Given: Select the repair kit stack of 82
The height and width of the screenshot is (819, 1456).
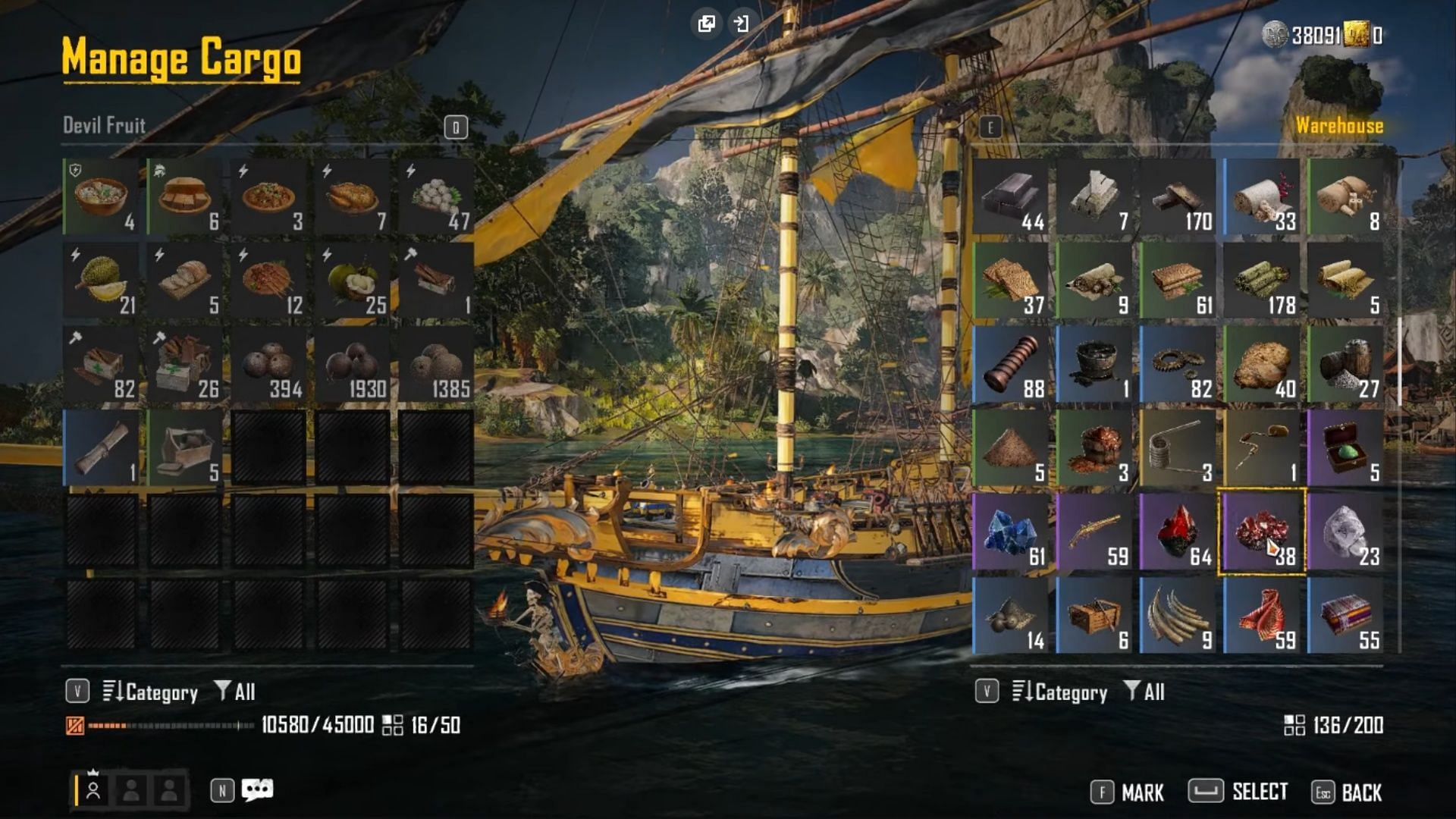Looking at the screenshot, I should [102, 365].
